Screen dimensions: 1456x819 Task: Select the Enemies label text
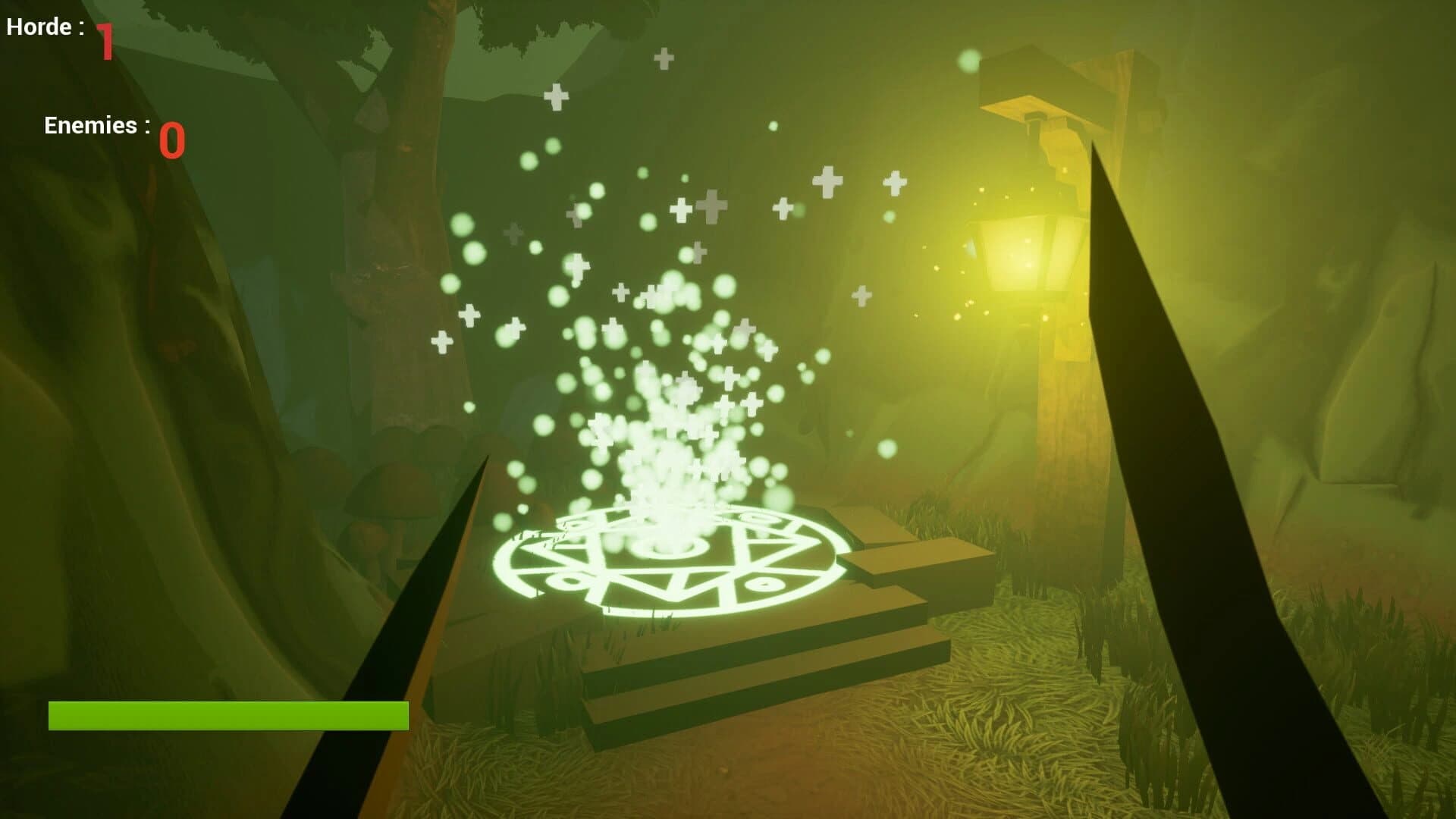pos(95,125)
